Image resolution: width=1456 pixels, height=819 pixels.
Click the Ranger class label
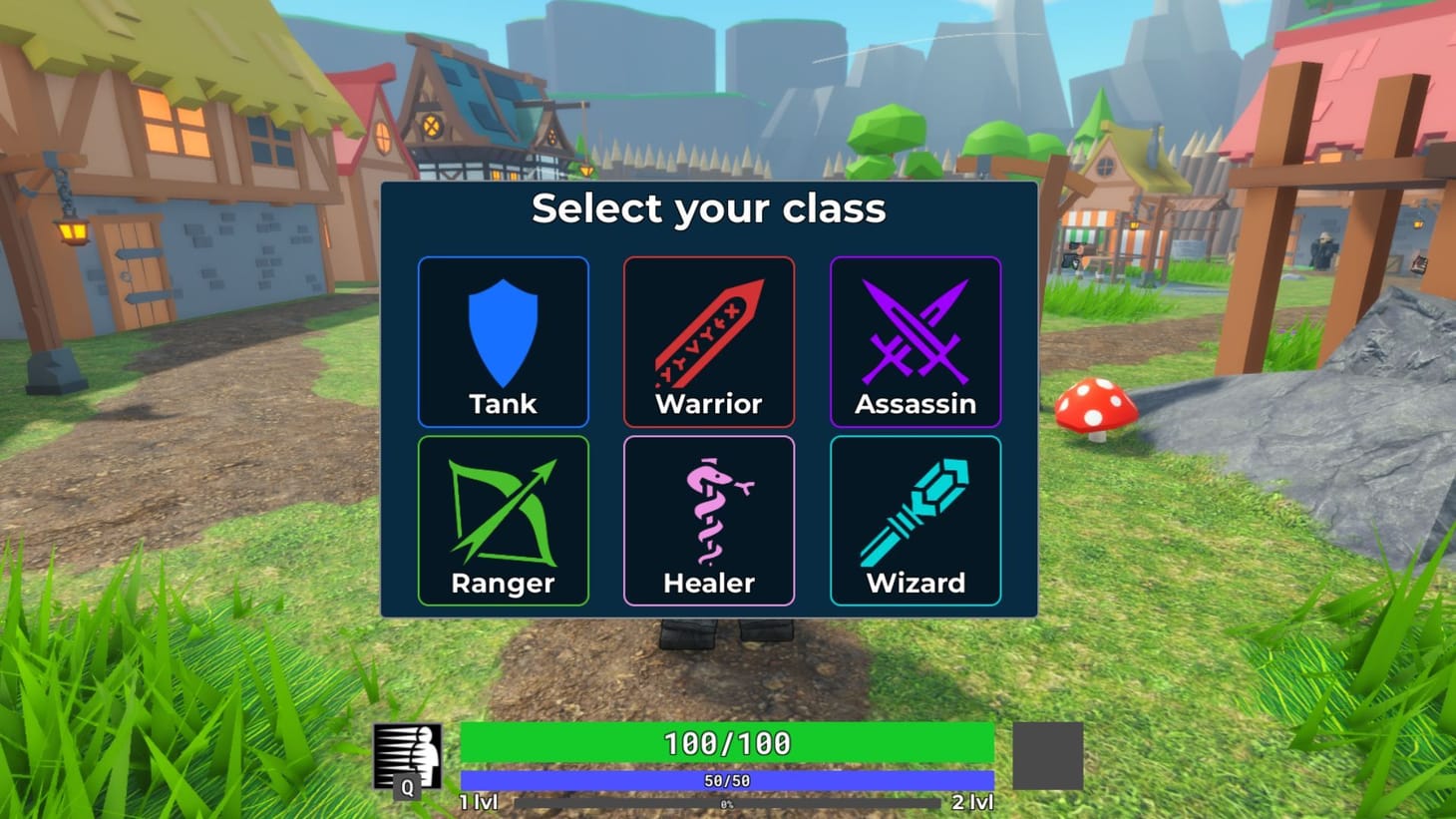(503, 584)
